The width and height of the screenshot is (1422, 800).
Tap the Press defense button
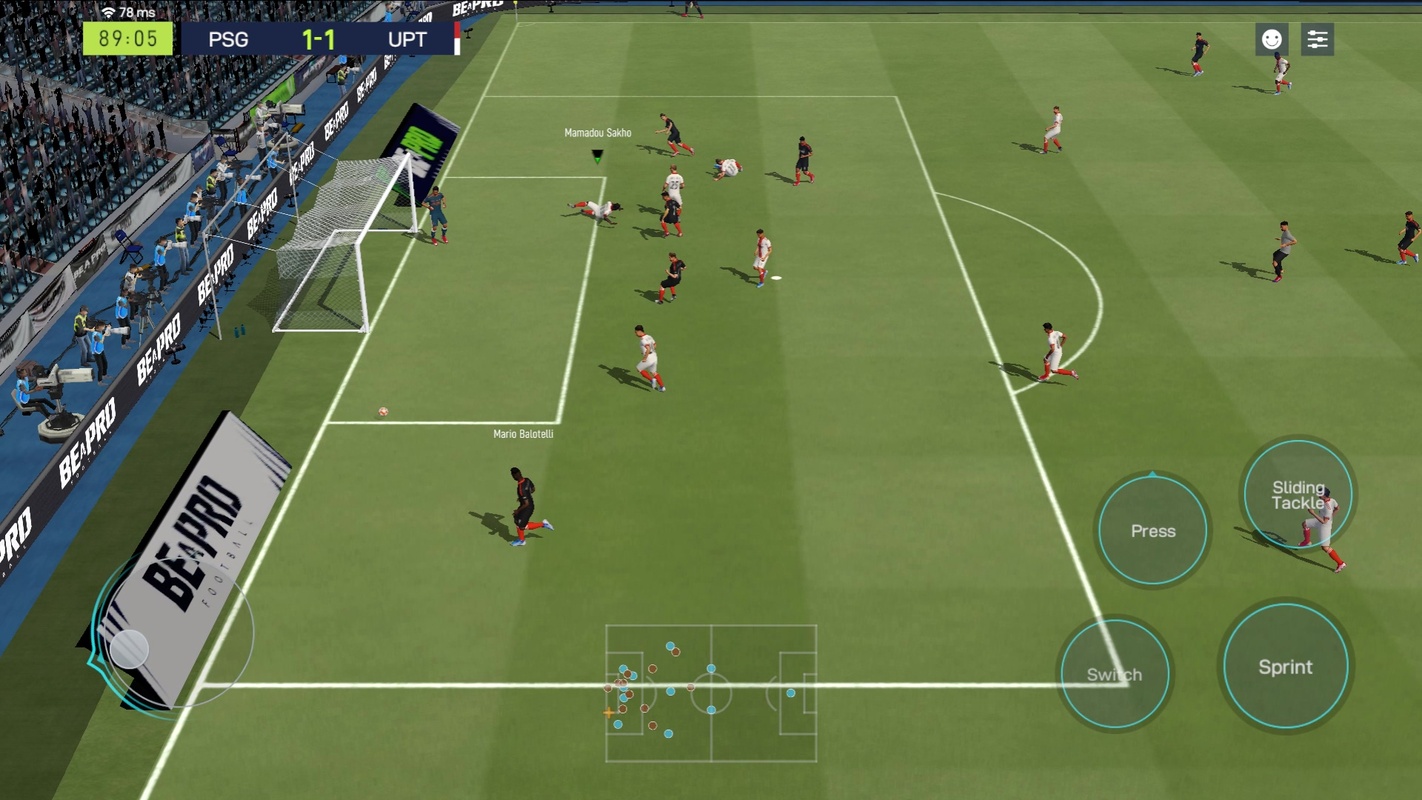[1153, 530]
